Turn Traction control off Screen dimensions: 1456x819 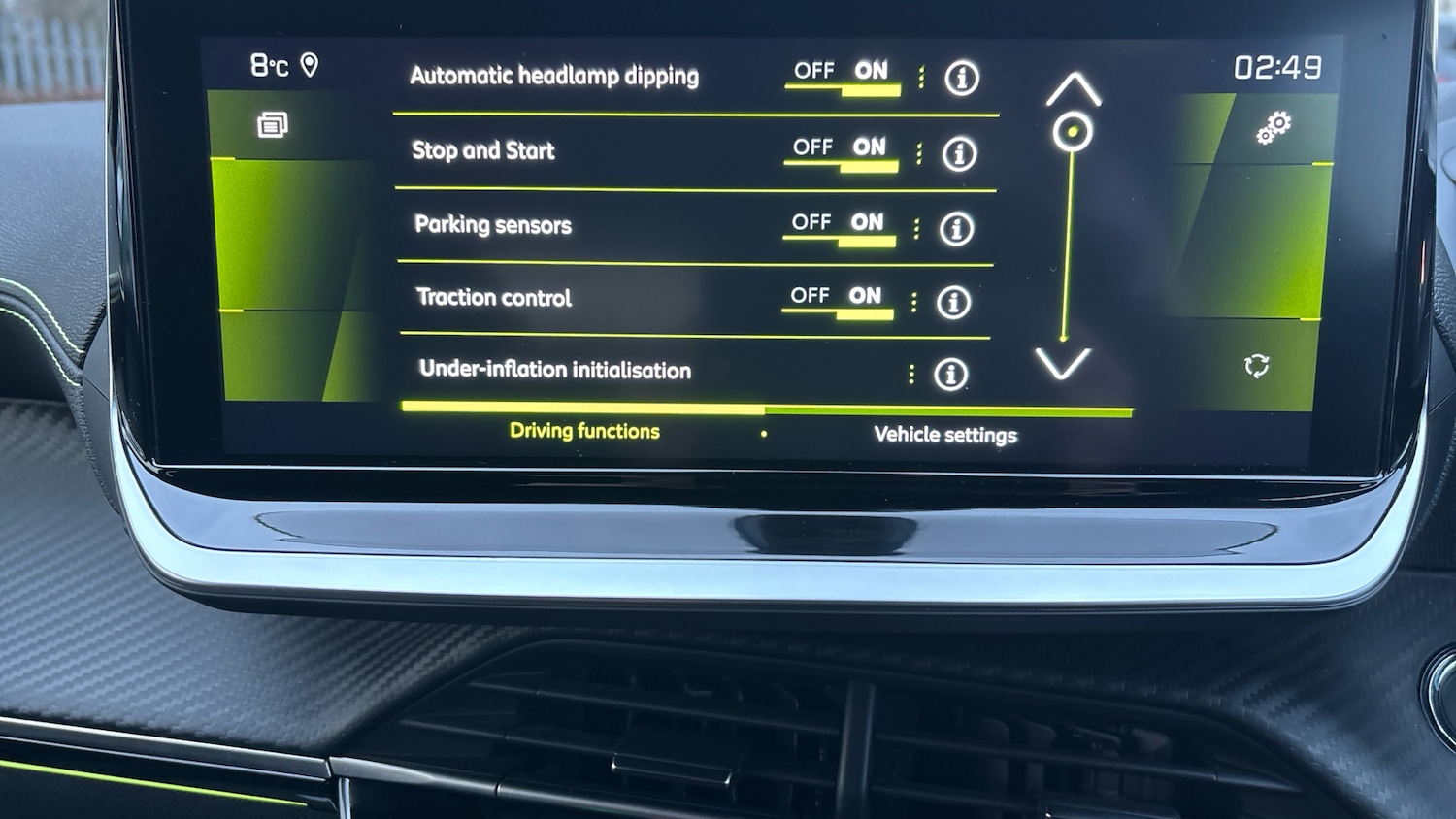pyautogui.click(x=809, y=295)
